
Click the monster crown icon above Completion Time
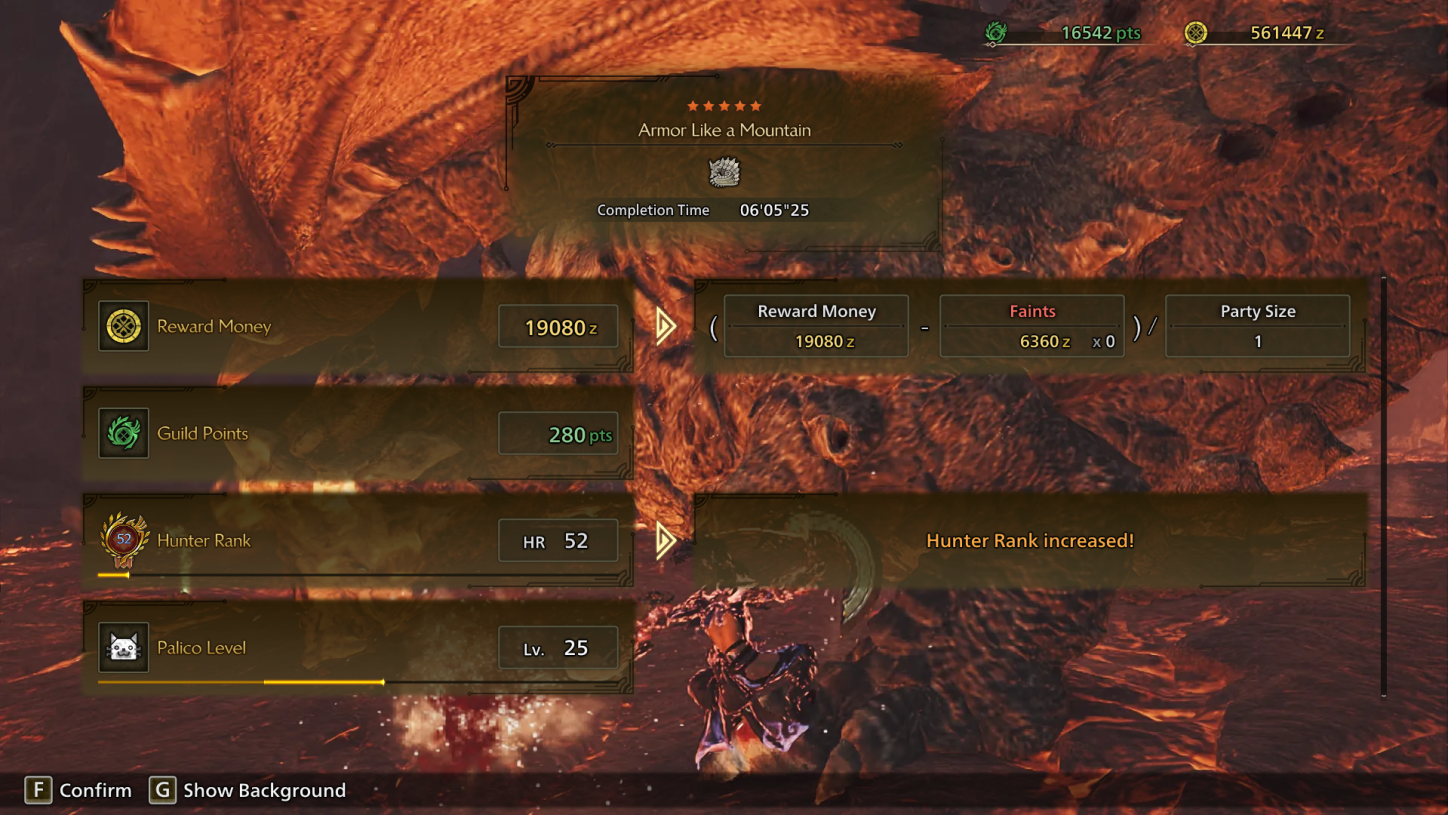click(x=723, y=172)
